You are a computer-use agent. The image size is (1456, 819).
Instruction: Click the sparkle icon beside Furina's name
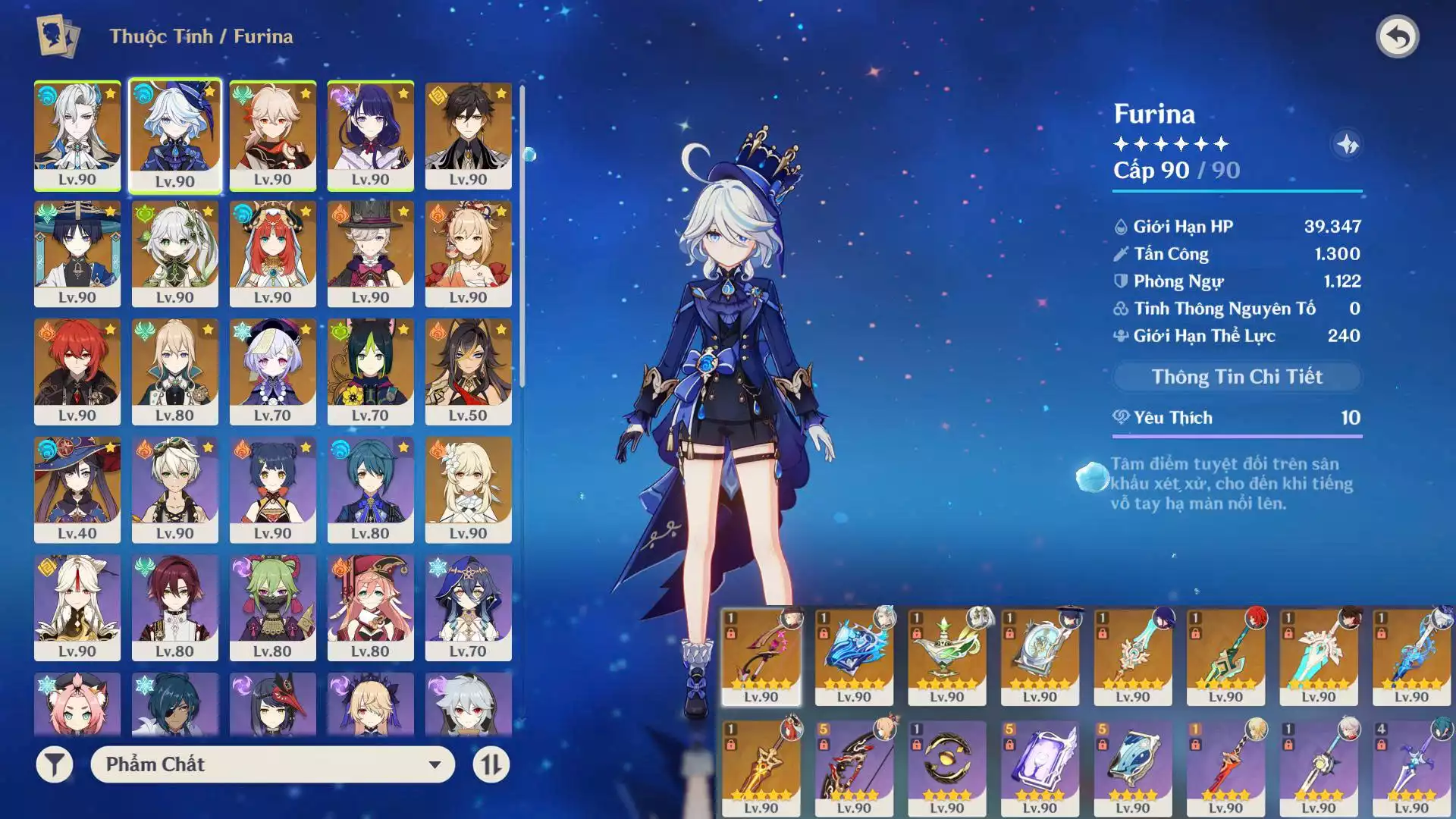coord(1347,144)
